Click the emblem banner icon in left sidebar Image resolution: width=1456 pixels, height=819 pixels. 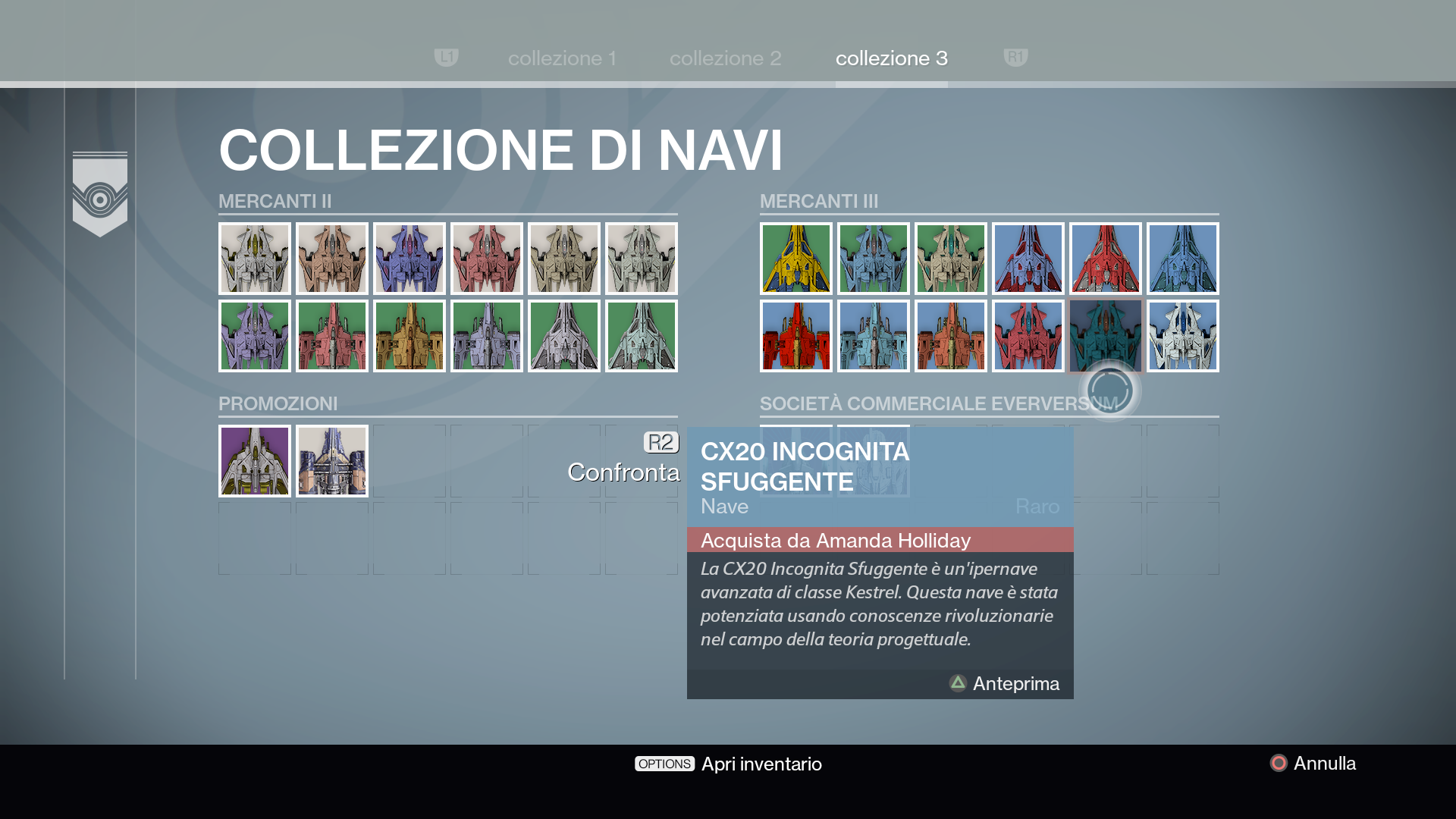point(100,194)
